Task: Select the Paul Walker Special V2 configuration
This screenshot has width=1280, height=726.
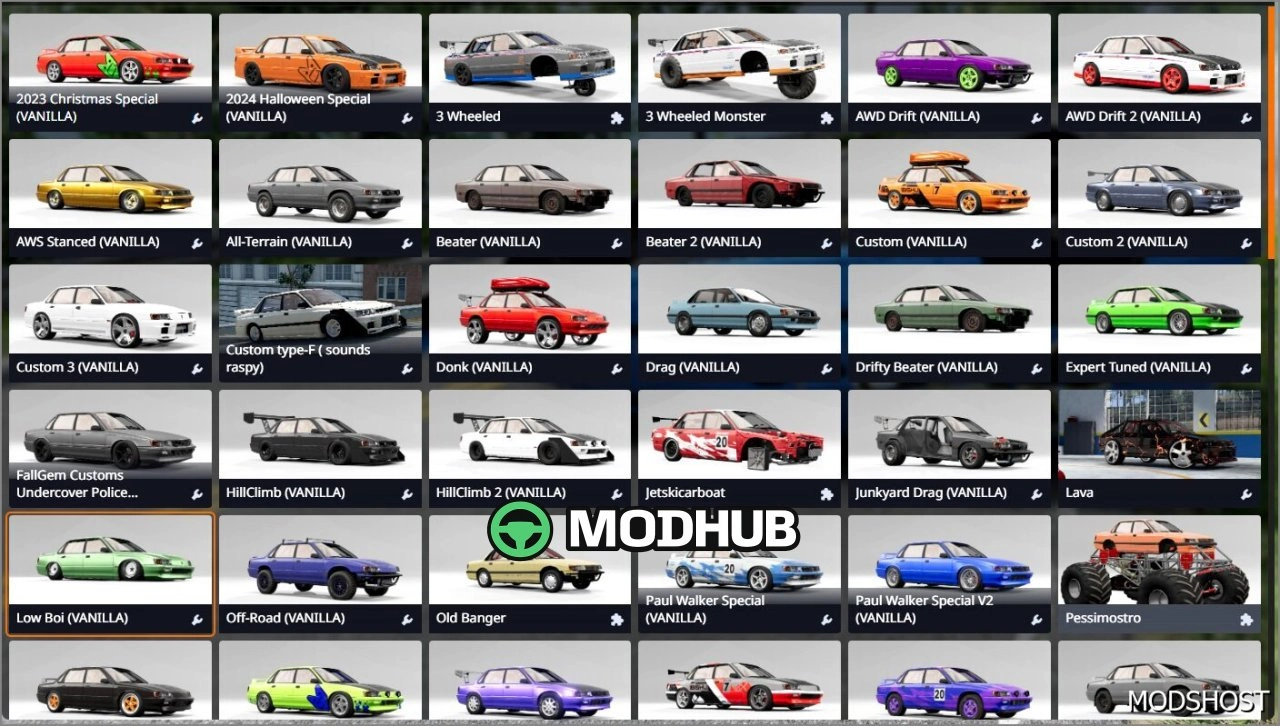Action: (948, 560)
